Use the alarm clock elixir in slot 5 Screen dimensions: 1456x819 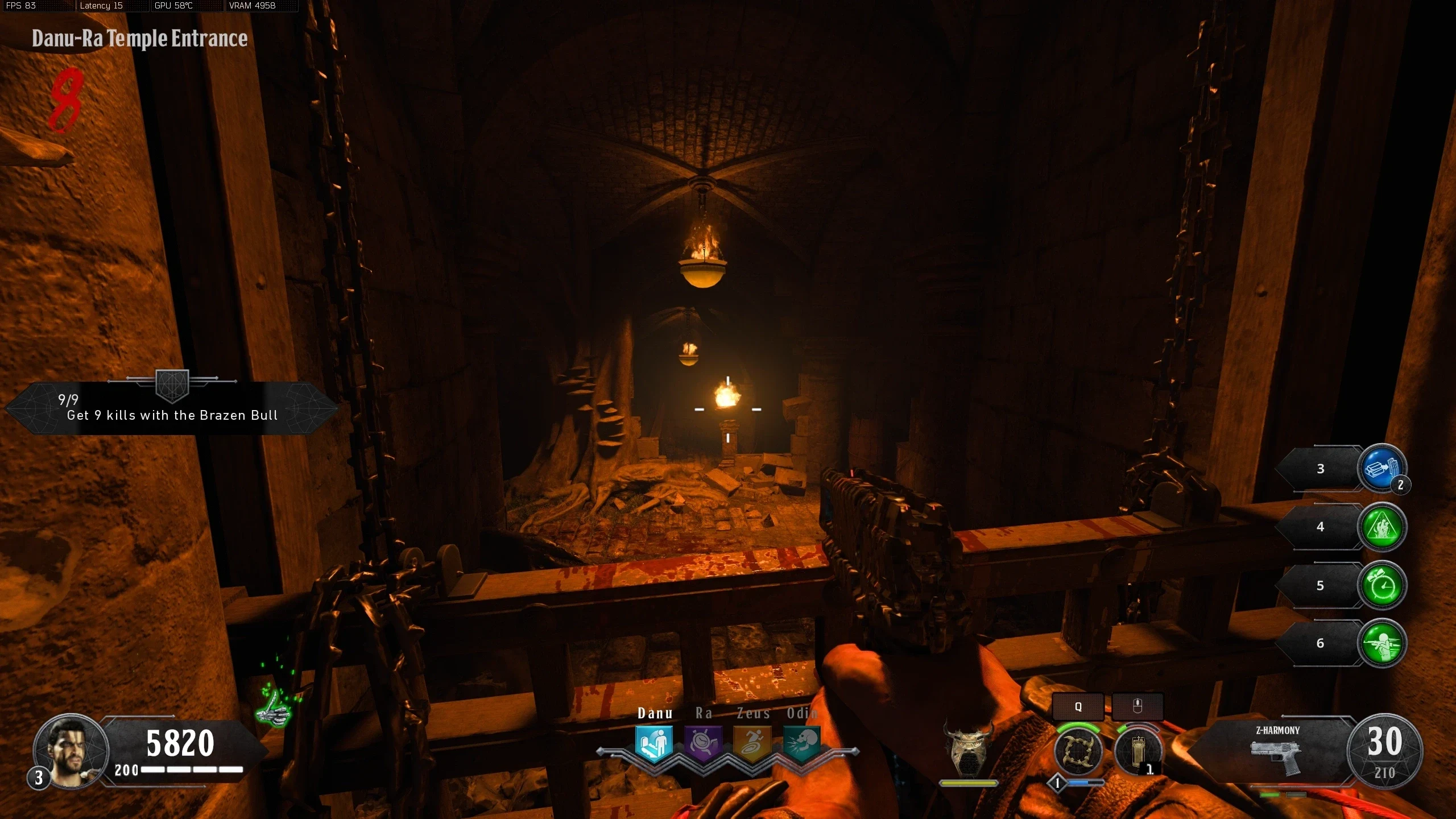coord(1382,586)
